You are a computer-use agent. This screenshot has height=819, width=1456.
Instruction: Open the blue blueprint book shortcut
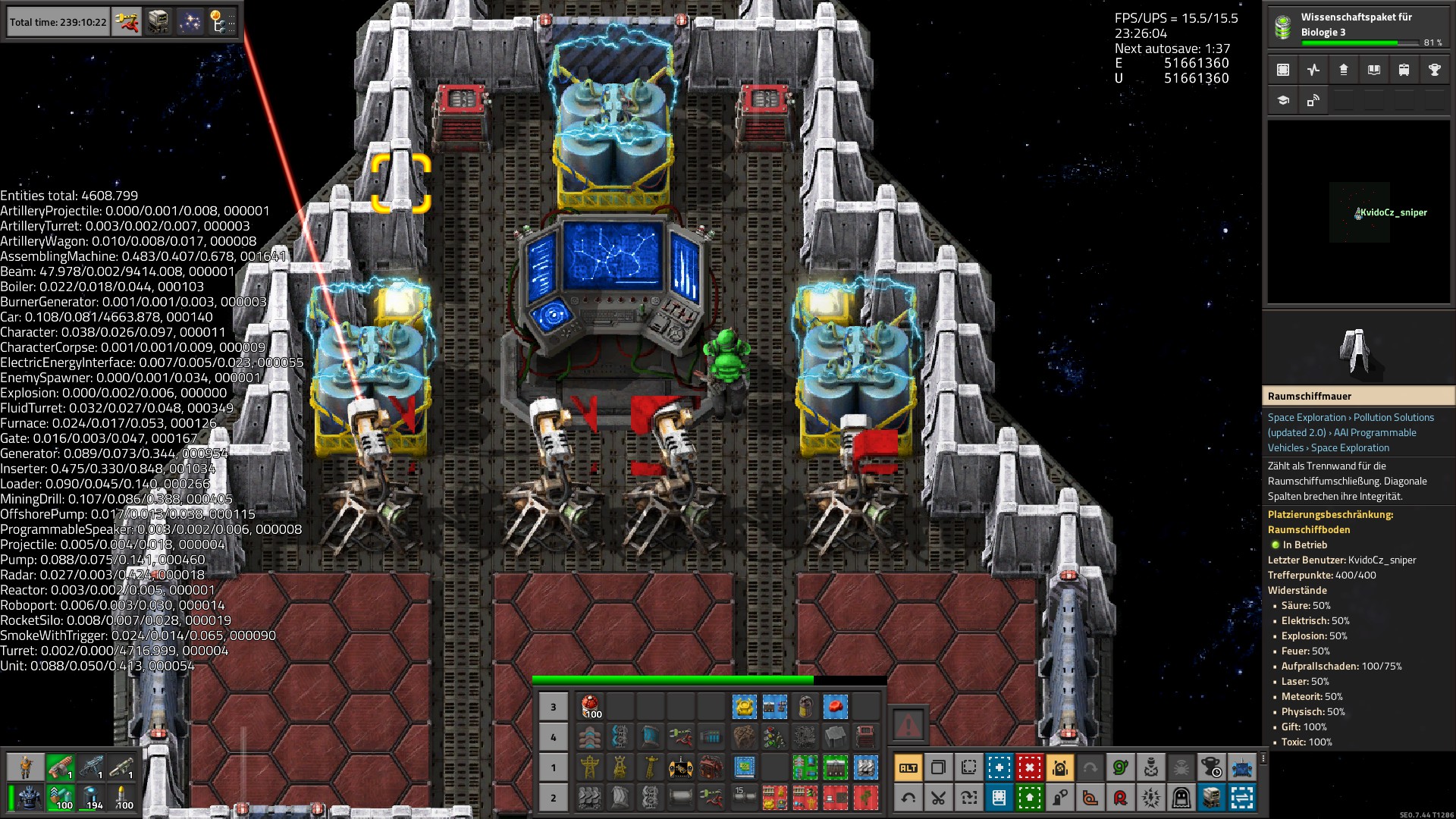[x=999, y=798]
